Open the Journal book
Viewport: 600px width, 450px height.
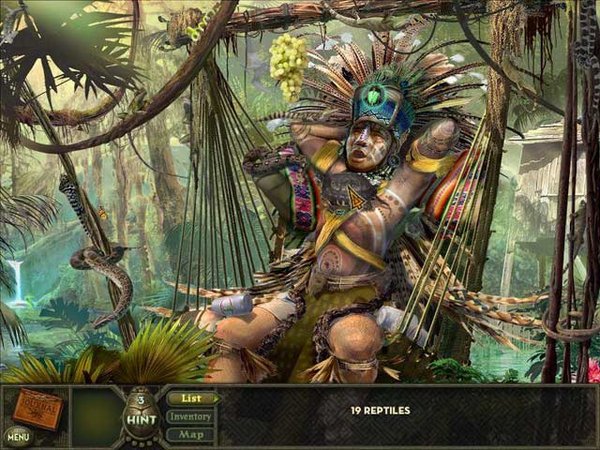click(x=37, y=408)
